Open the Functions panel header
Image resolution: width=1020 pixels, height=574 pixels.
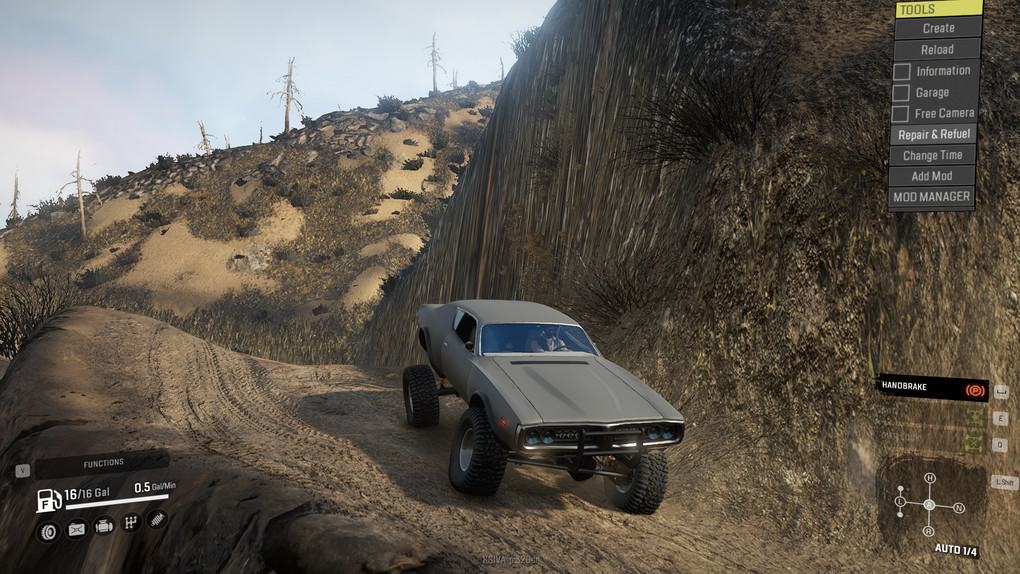click(x=103, y=463)
